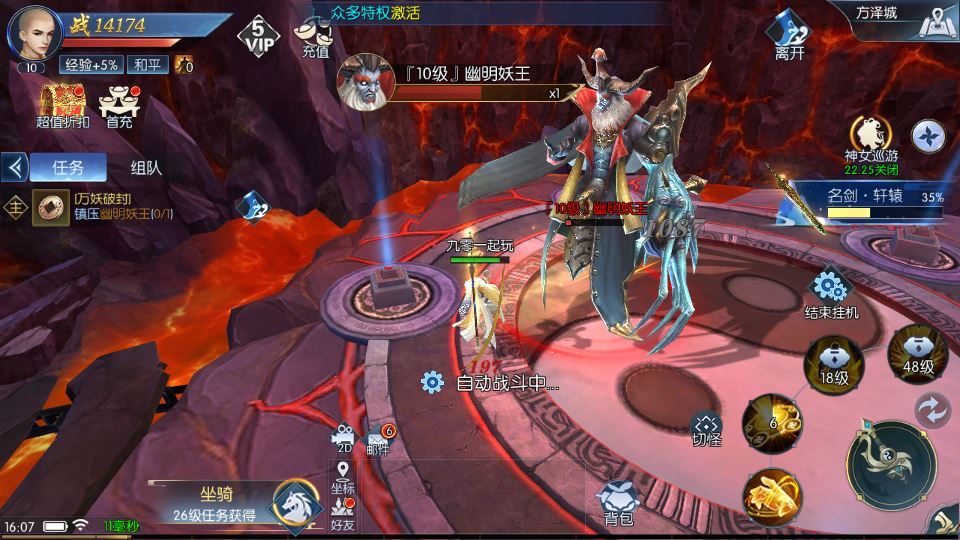The image size is (960, 540).
Task: Select the 幽明妖王 boss target portrait
Action: pyautogui.click(x=363, y=82)
